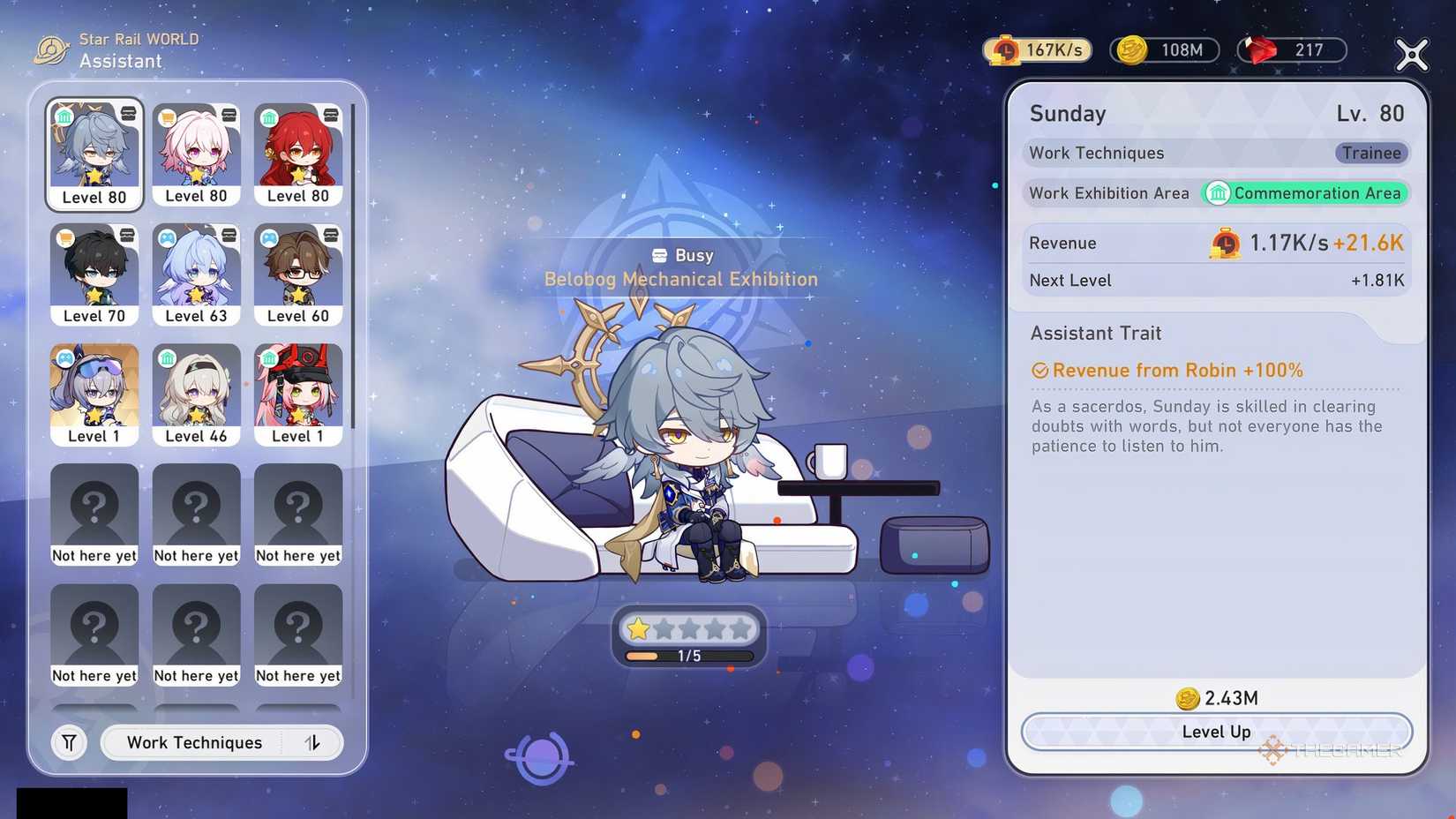Click the 1/5 star progress bar
Viewport: 1456px width, 819px height.
point(688,656)
